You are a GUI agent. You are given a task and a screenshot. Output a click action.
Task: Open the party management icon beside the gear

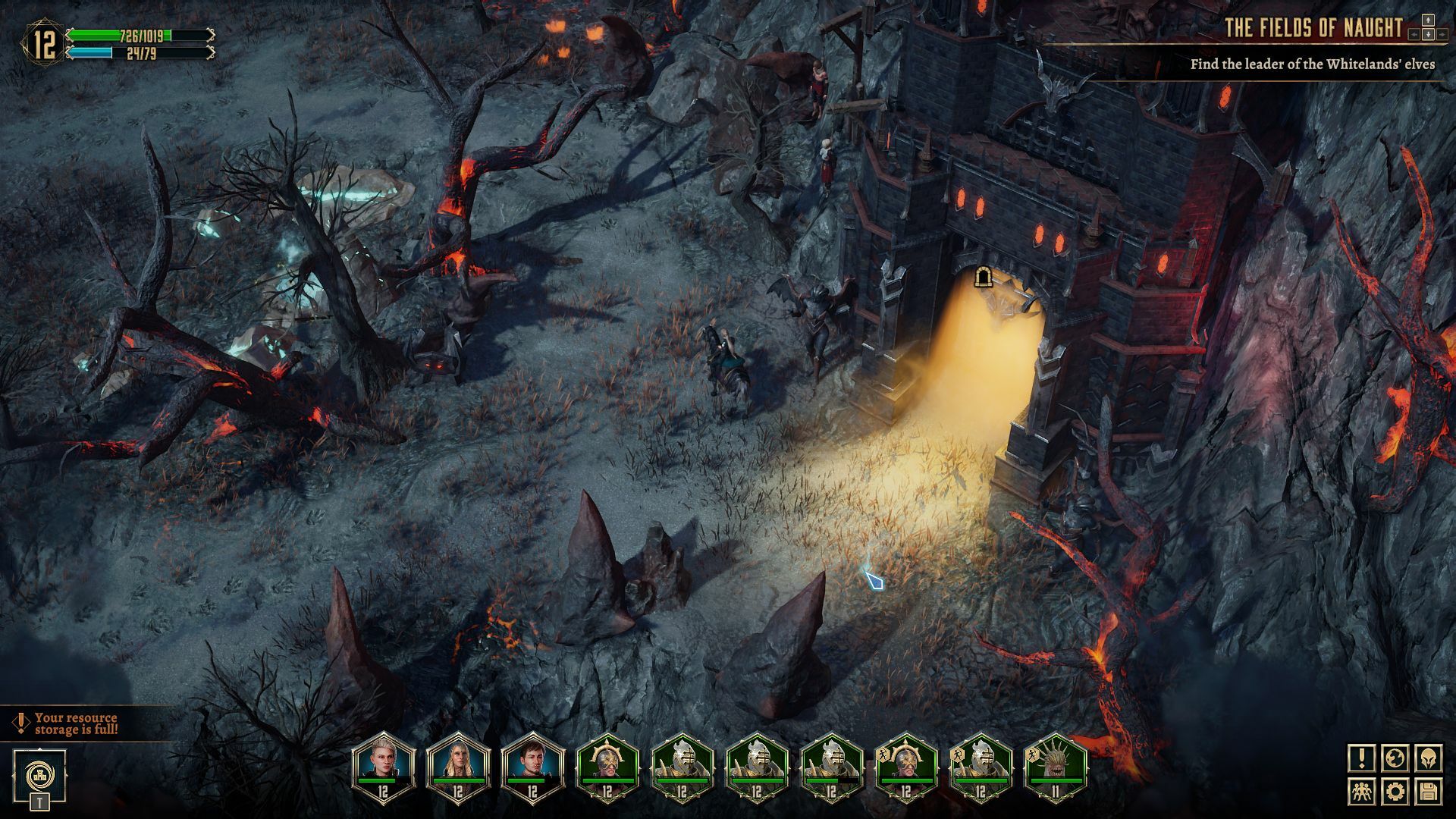1361,792
